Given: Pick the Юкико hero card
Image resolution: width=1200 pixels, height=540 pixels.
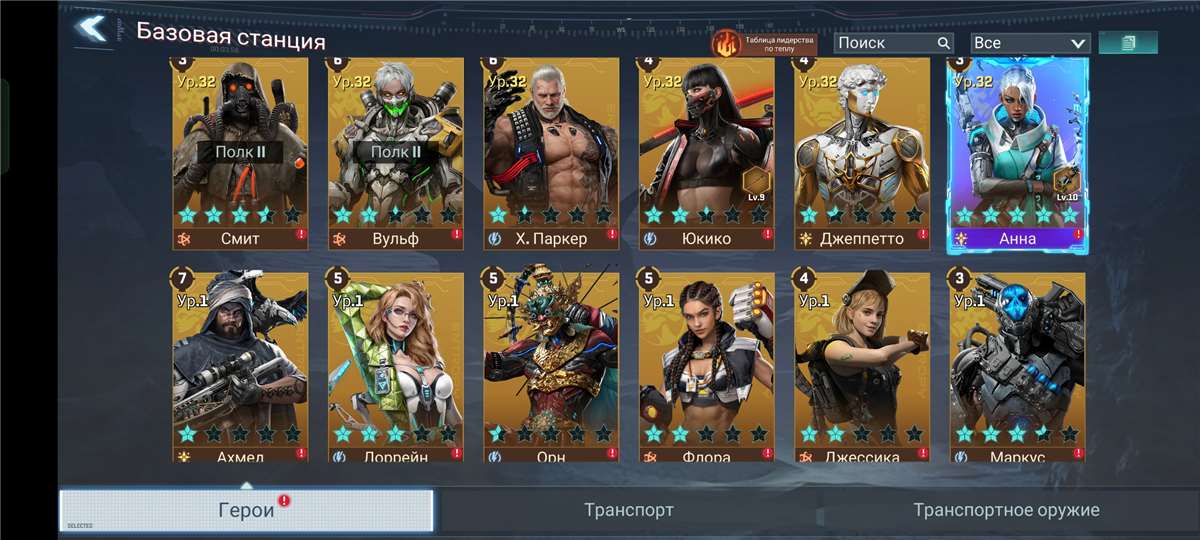Looking at the screenshot, I should click(x=707, y=150).
